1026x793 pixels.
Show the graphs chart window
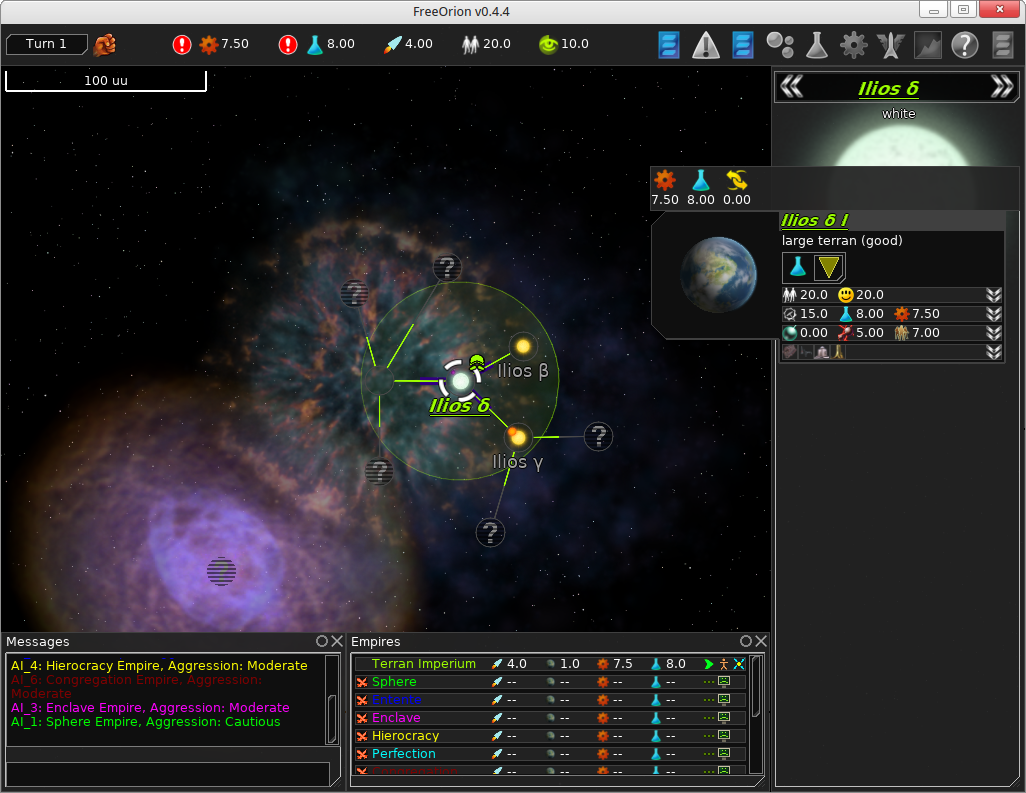tap(928, 45)
